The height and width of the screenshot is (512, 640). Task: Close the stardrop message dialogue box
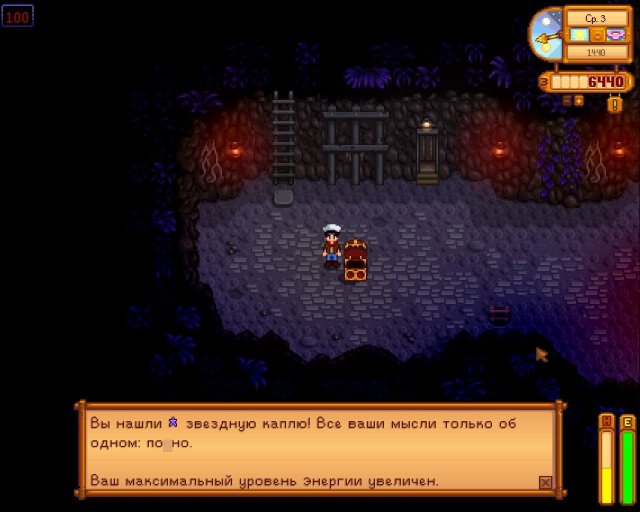[x=545, y=482]
